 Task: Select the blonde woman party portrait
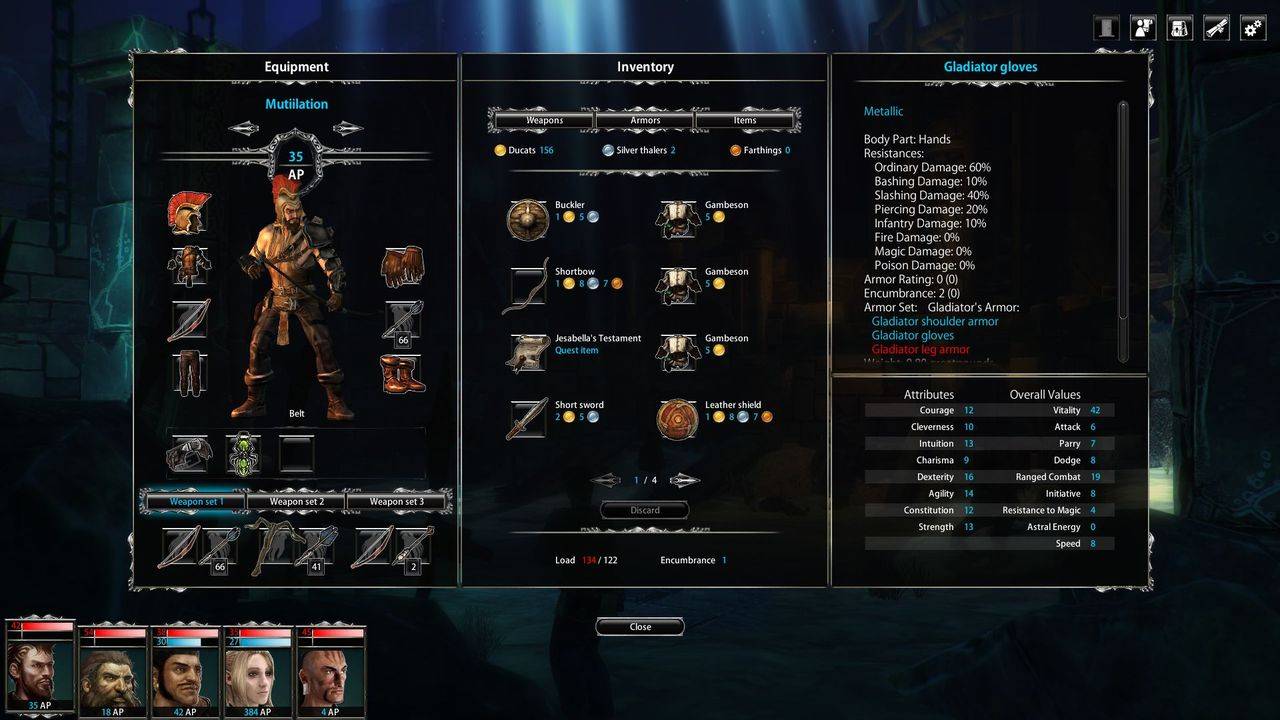[x=257, y=666]
